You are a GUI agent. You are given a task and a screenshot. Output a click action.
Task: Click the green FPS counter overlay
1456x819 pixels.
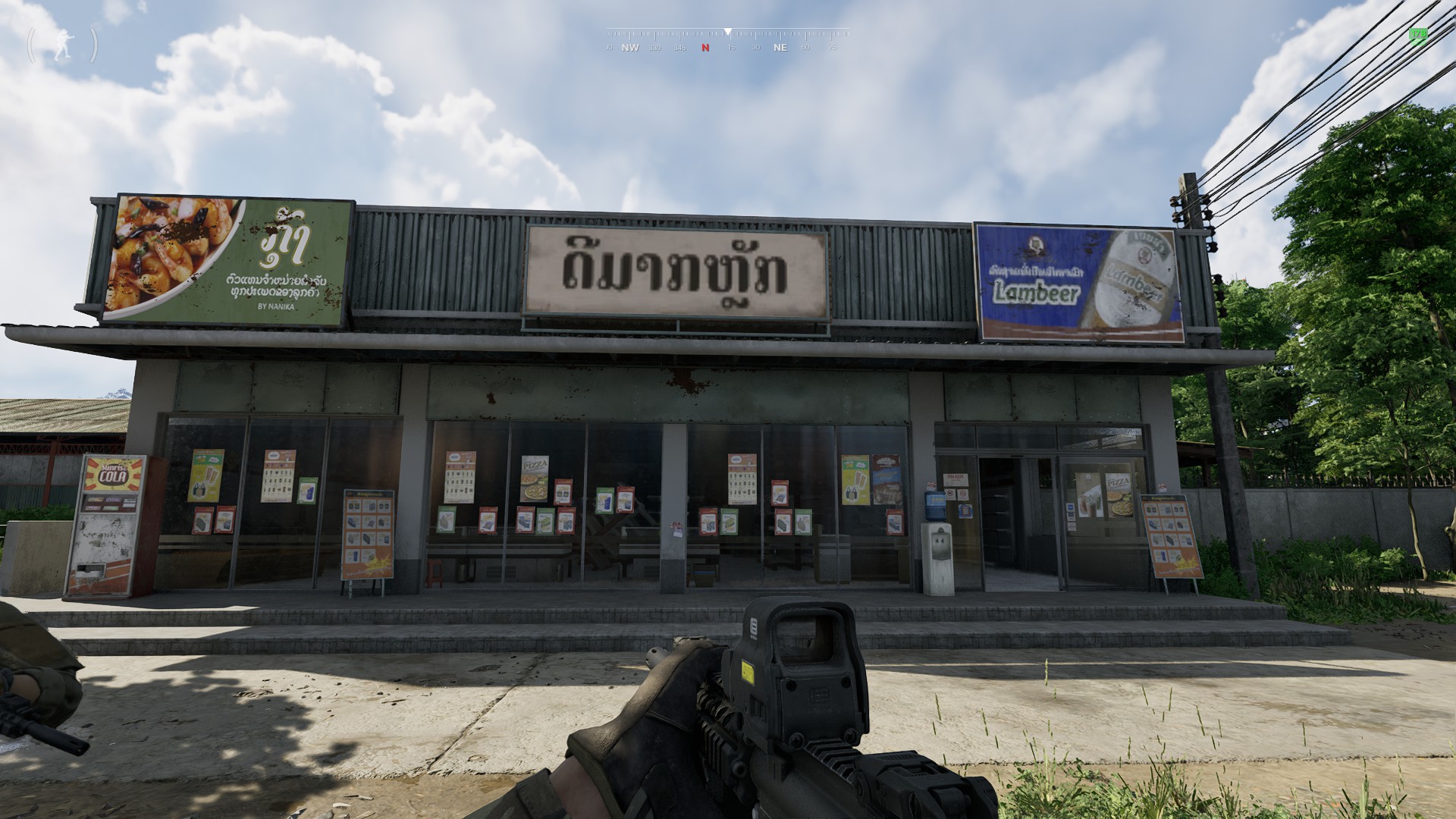click(1417, 34)
